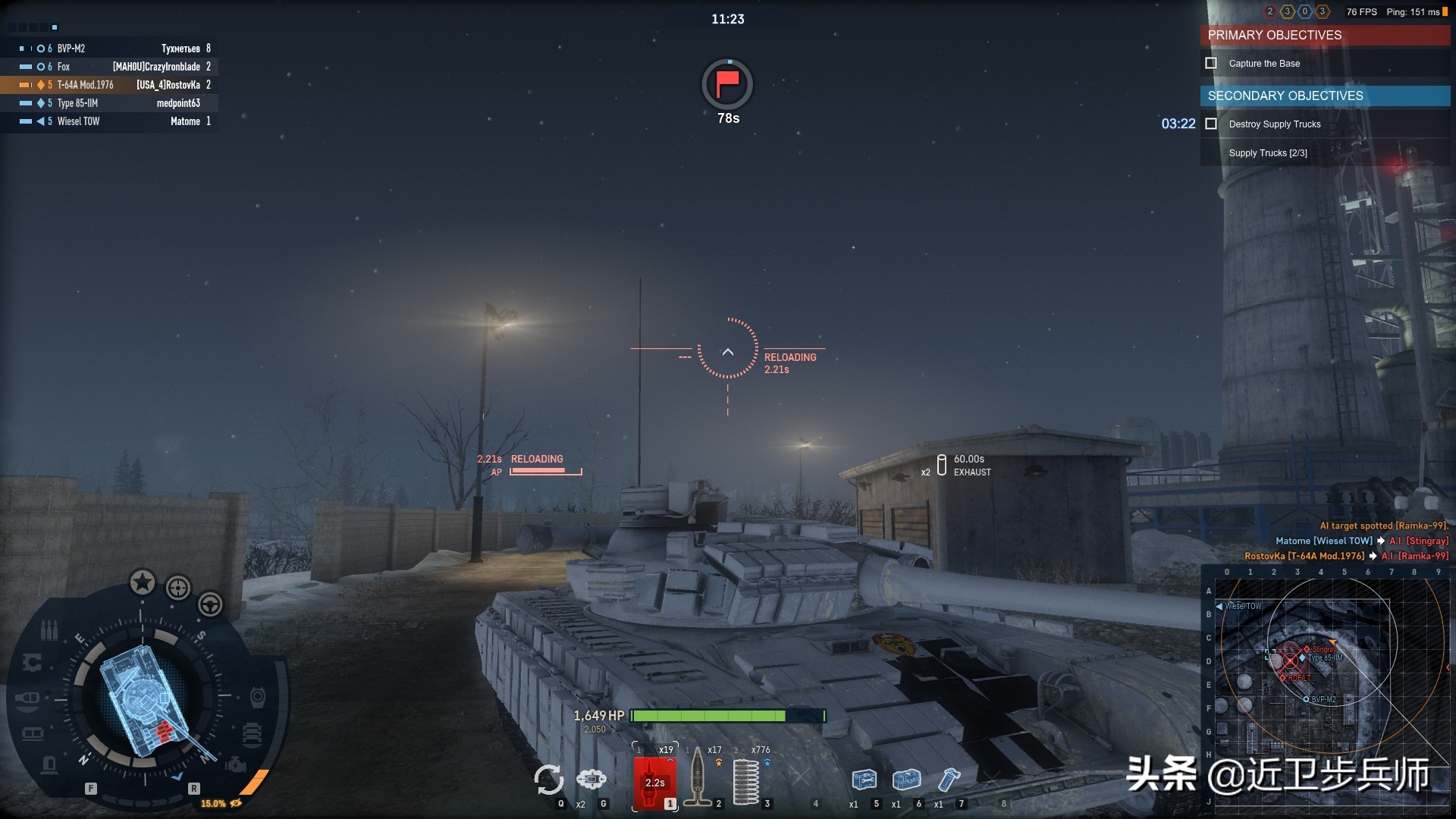Deploy the smoke screen ability

[591, 779]
